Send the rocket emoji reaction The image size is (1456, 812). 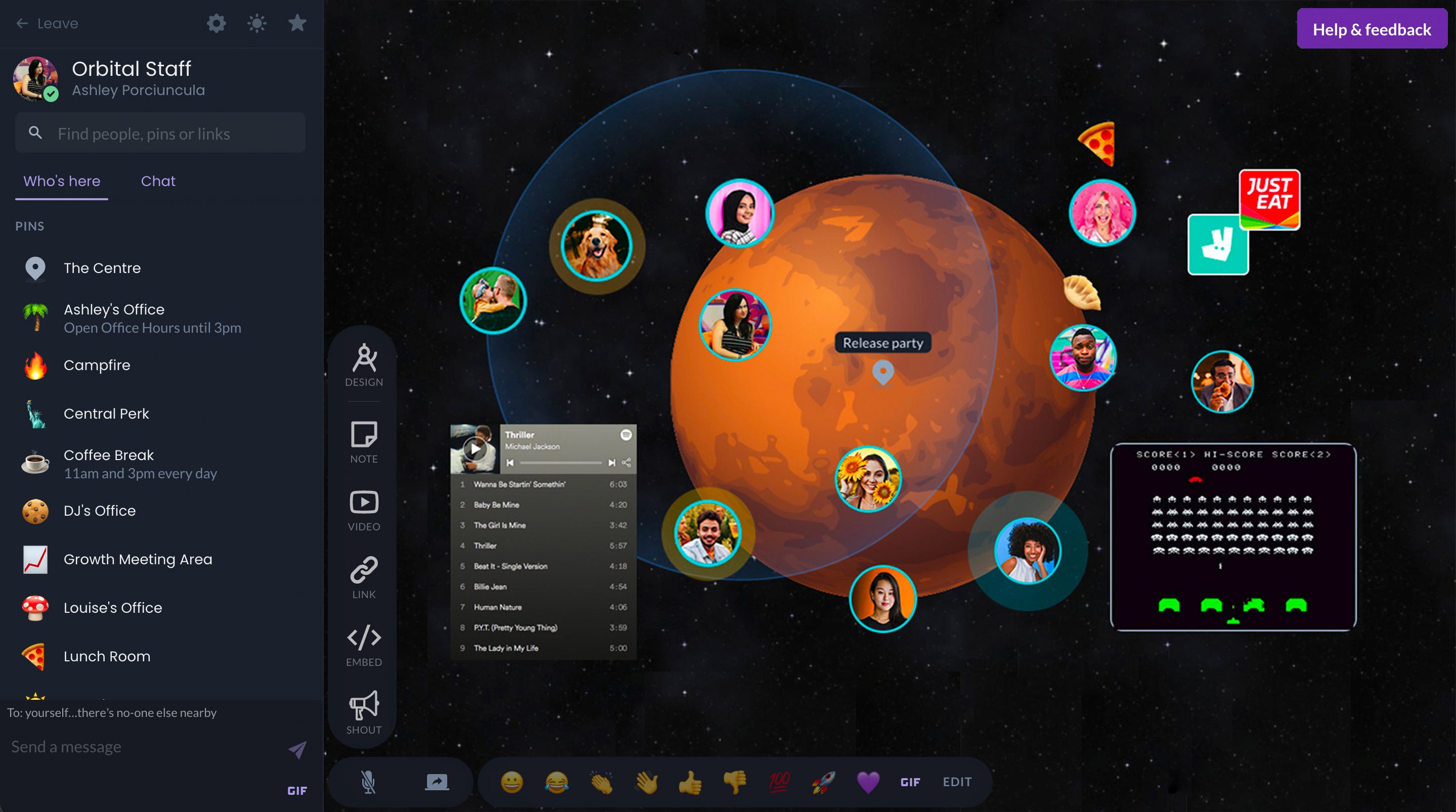click(x=823, y=782)
